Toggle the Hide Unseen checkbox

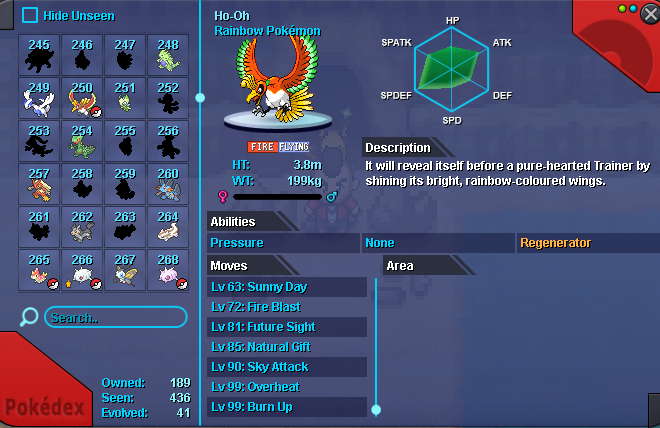pos(30,15)
